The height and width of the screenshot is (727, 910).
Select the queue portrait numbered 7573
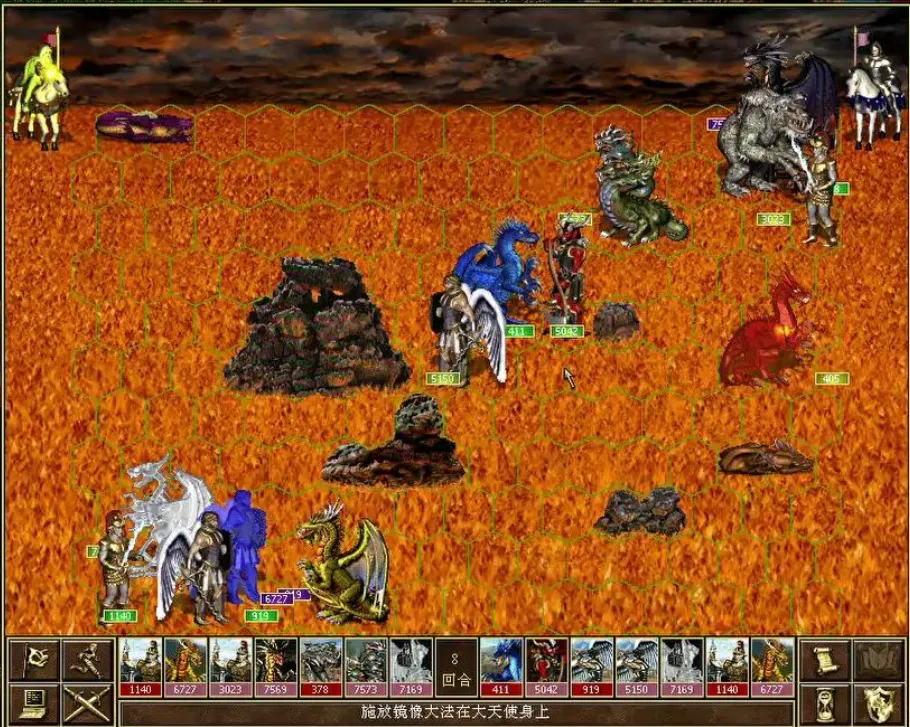[x=366, y=664]
